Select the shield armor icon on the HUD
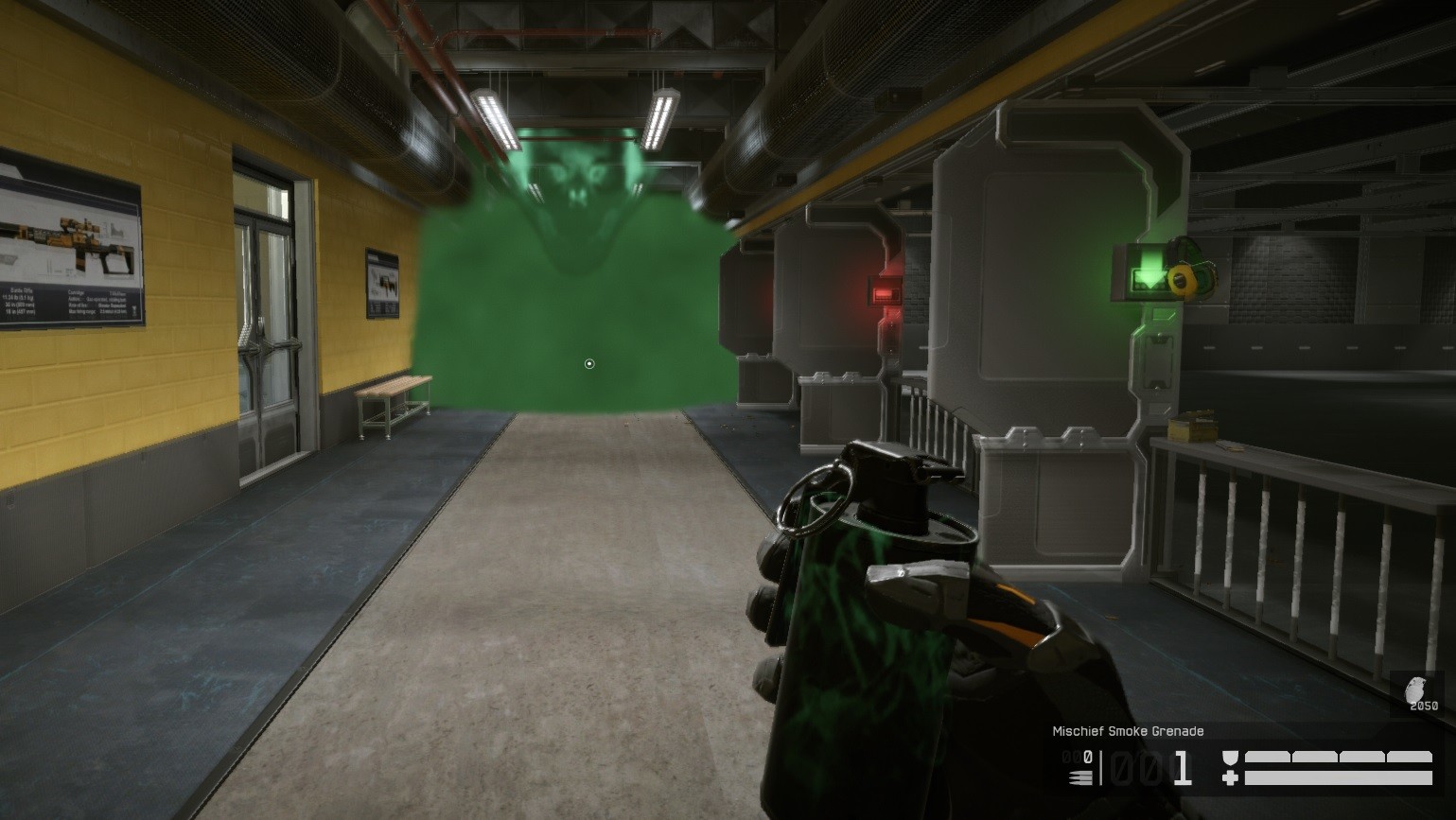1456x820 pixels. pyautogui.click(x=1232, y=757)
